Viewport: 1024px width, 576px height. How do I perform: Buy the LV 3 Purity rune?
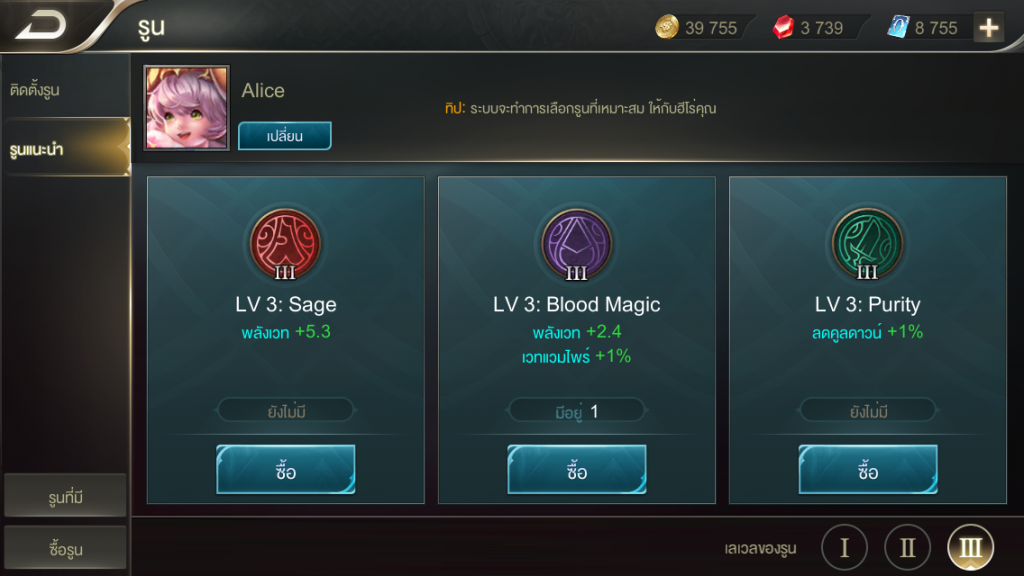[867, 470]
